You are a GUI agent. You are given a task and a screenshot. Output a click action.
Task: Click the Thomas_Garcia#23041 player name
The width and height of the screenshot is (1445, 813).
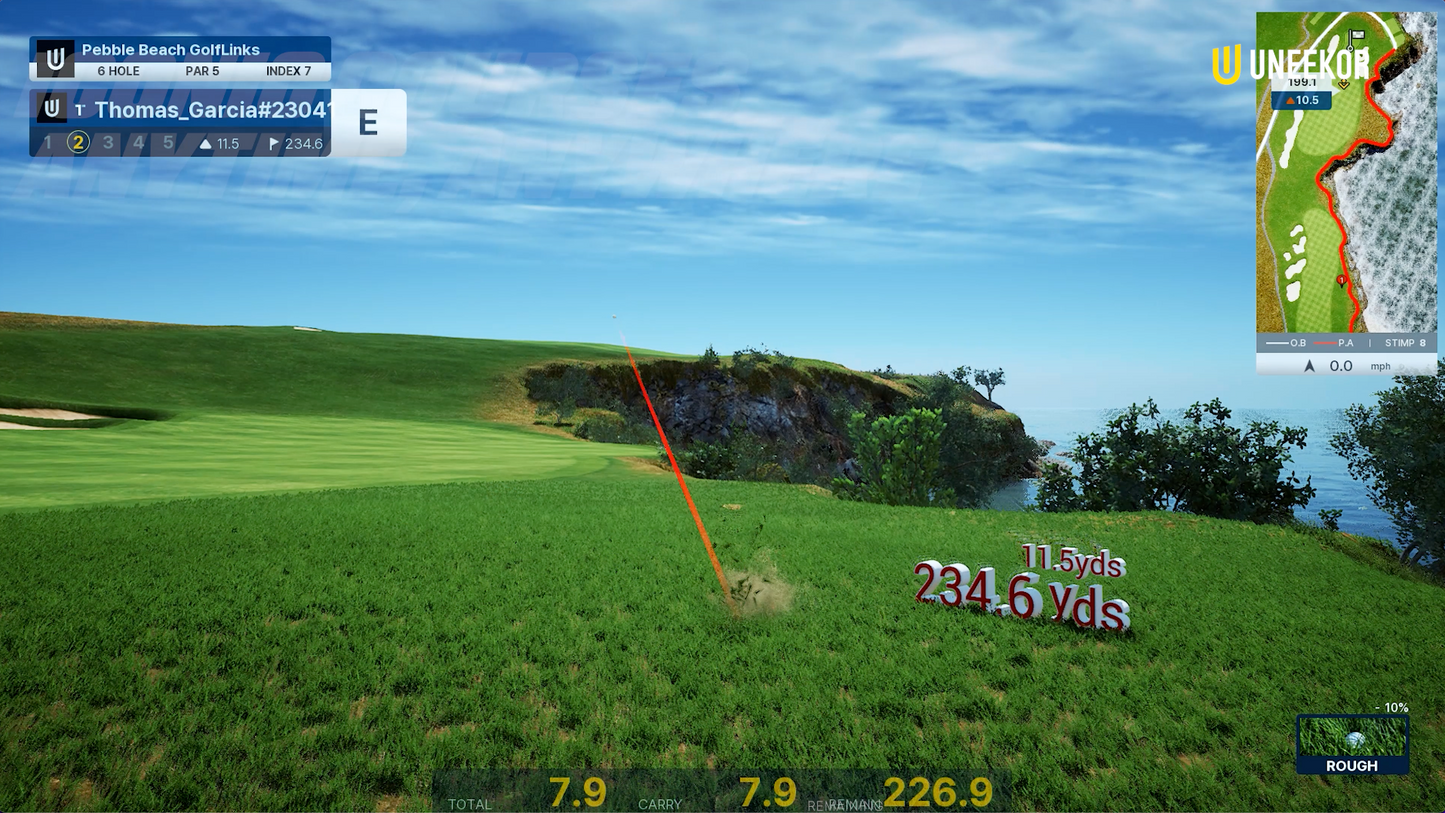coord(210,110)
